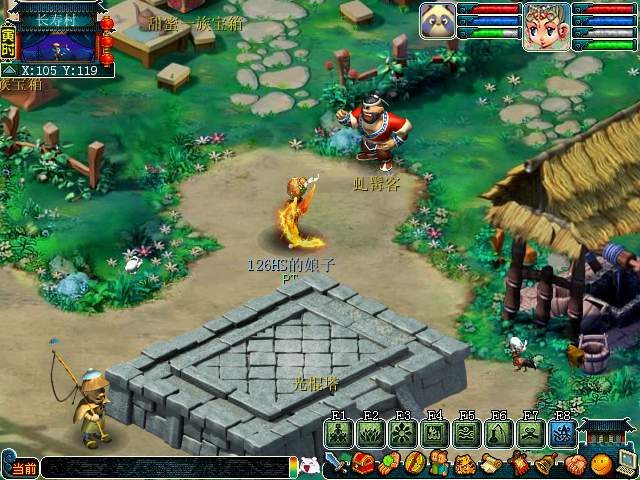Open the smiley face emoticon button

(x=600, y=465)
